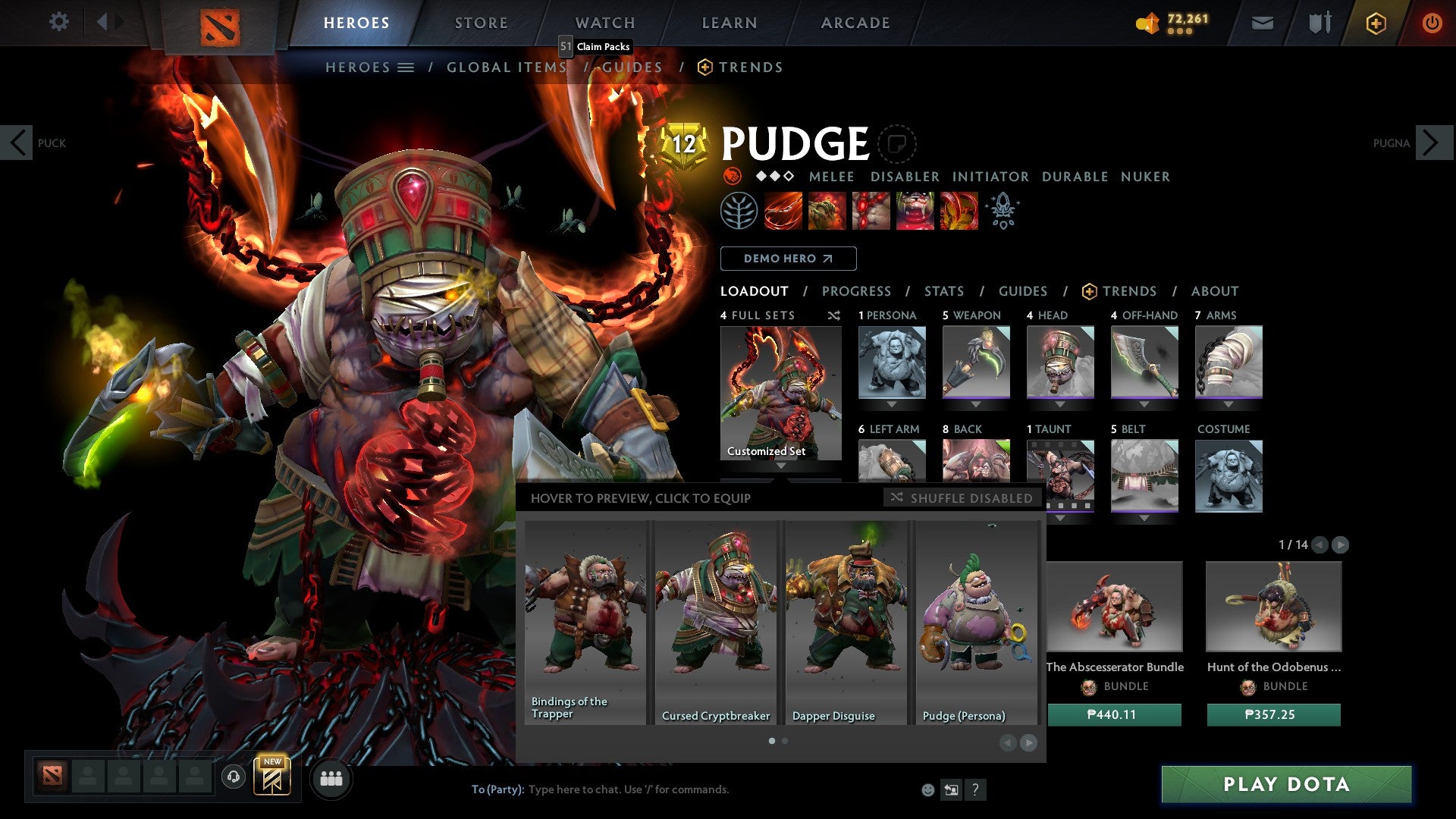Image resolution: width=1456 pixels, height=819 pixels.
Task: Toggle the party finder friends icon
Action: click(331, 778)
